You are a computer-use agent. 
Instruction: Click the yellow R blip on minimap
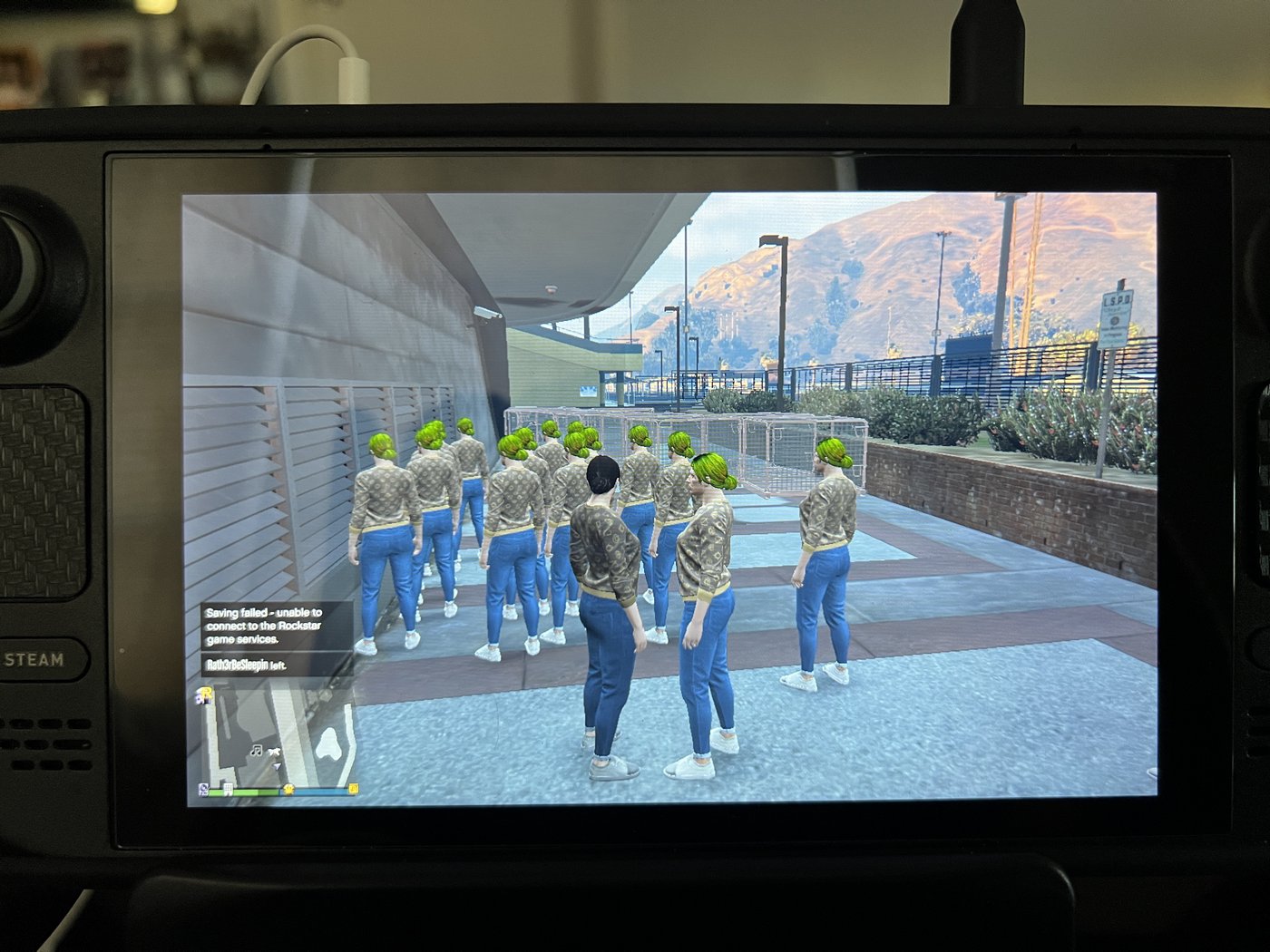(x=206, y=695)
